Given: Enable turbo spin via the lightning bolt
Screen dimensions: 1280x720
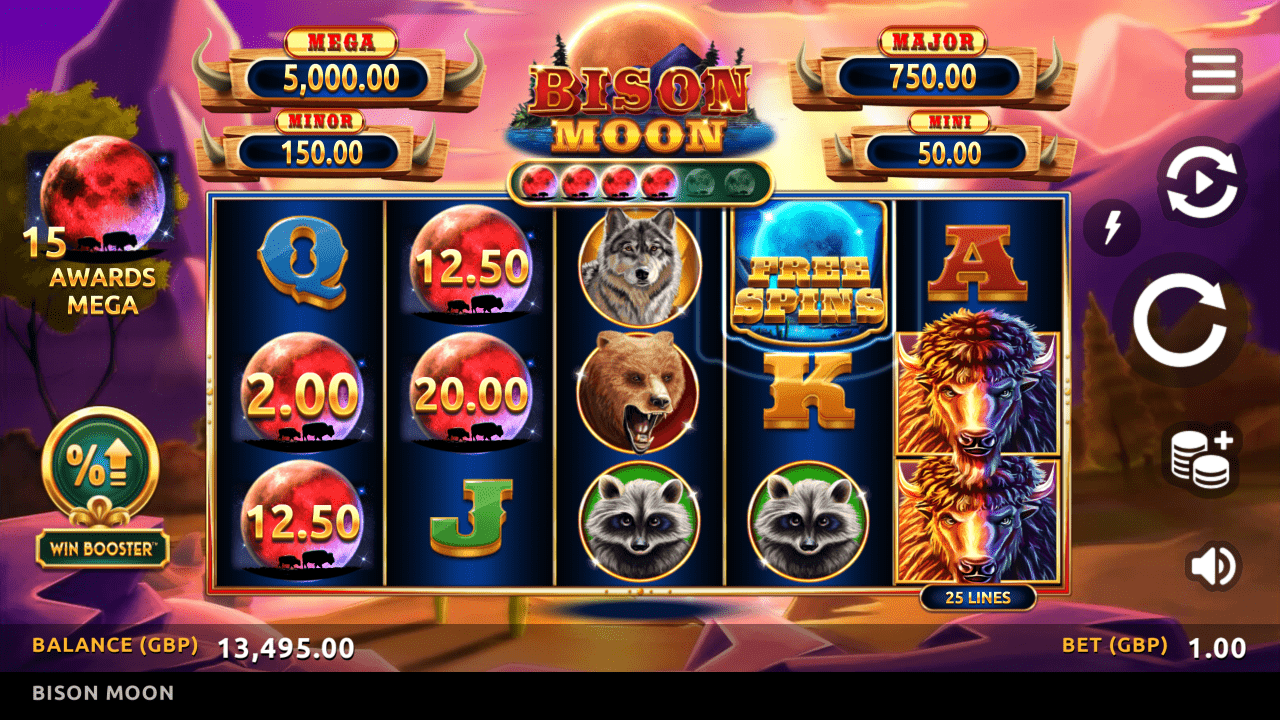Looking at the screenshot, I should (1112, 226).
